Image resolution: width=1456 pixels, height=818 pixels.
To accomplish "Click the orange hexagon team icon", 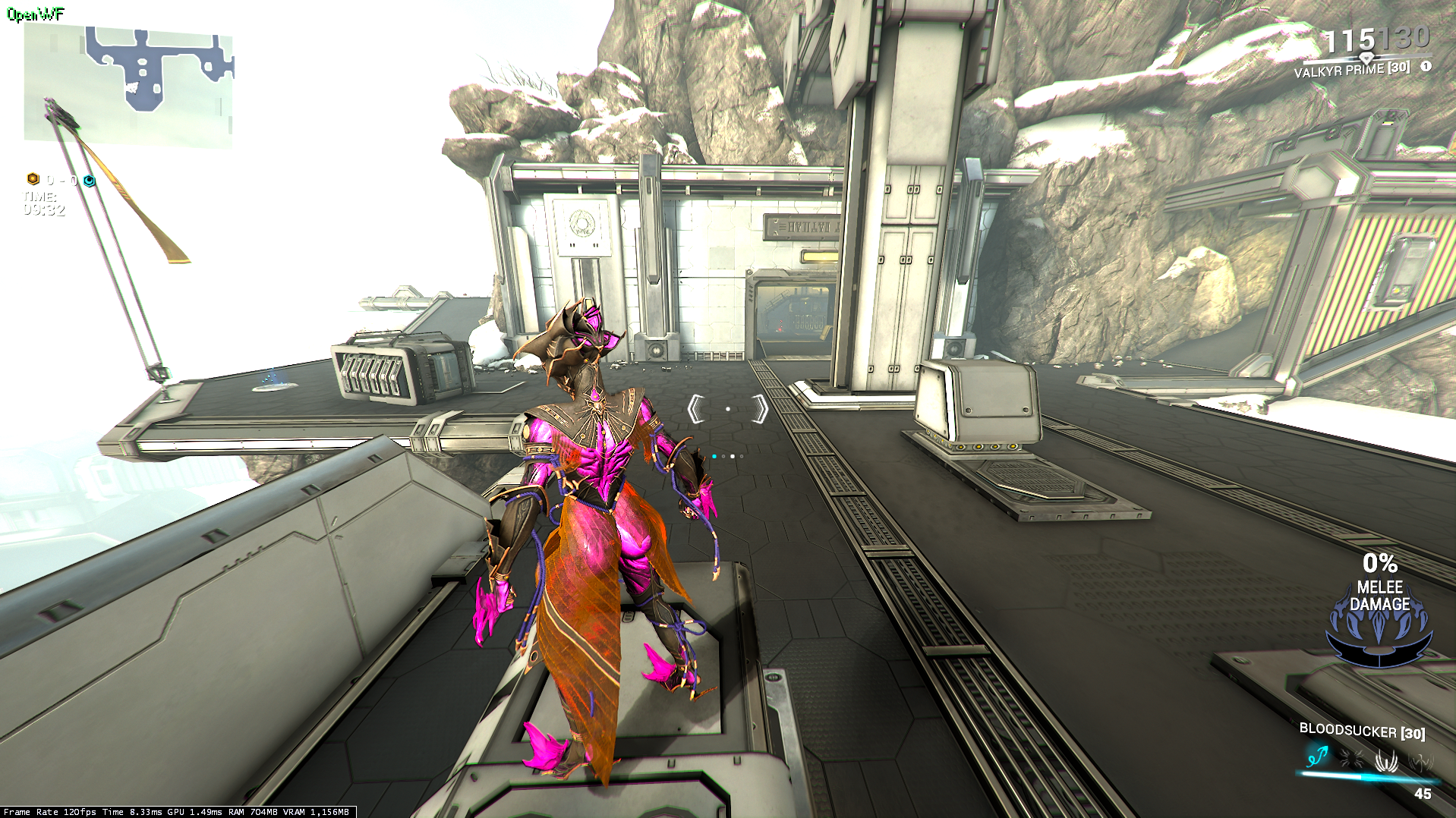I will point(33,179).
